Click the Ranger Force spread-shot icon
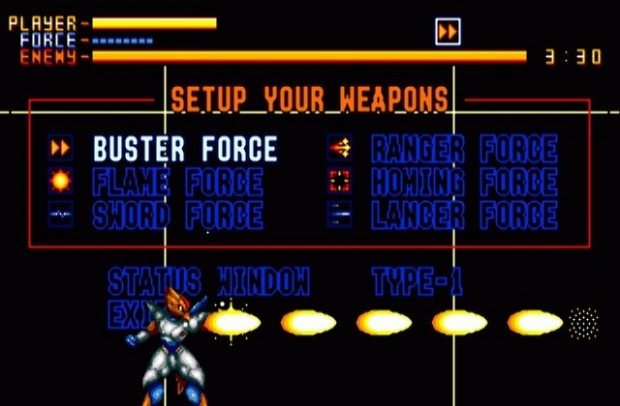The width and height of the screenshot is (620, 406). click(339, 149)
